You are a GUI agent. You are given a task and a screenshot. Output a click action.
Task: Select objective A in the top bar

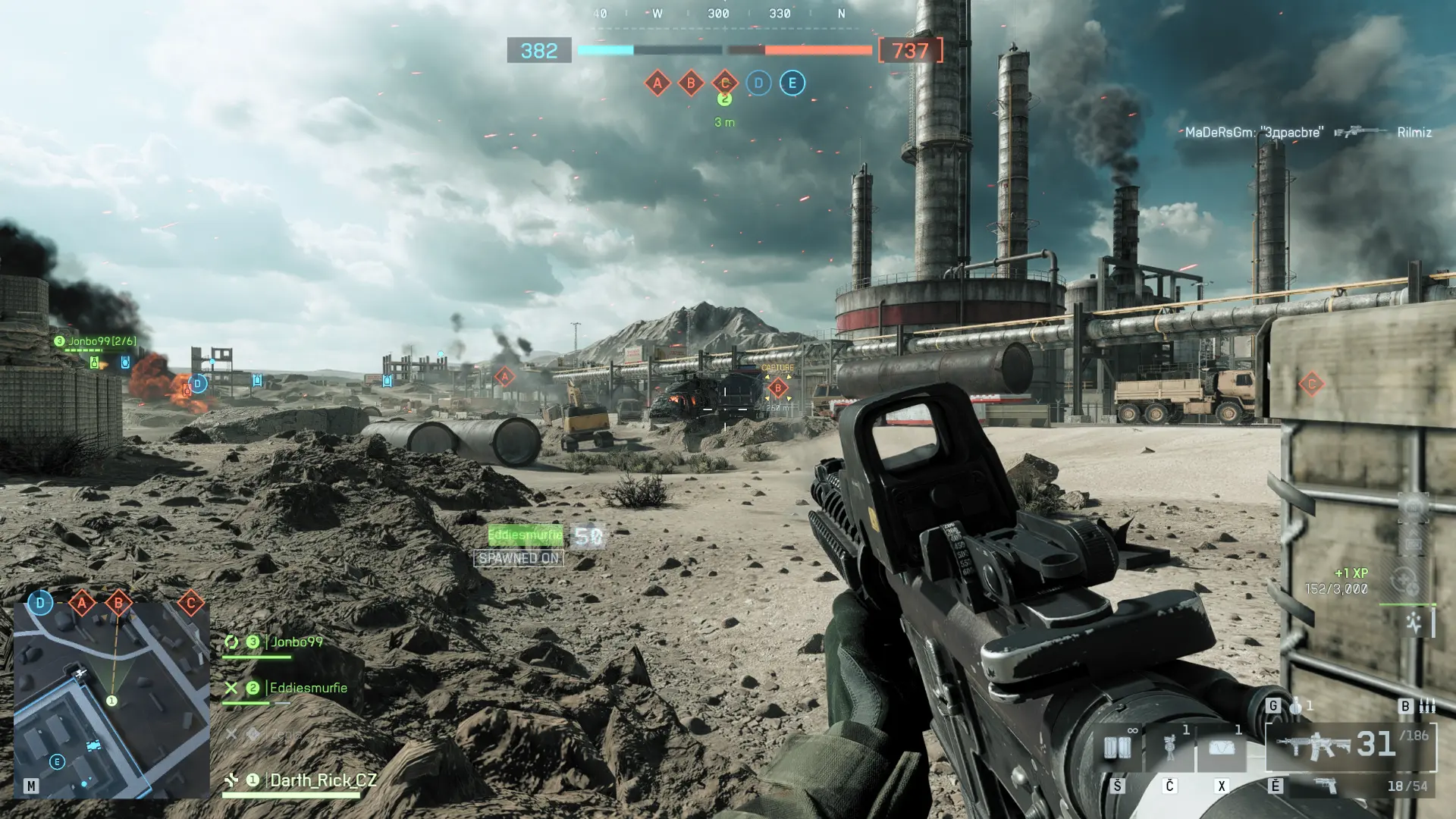pos(657,83)
